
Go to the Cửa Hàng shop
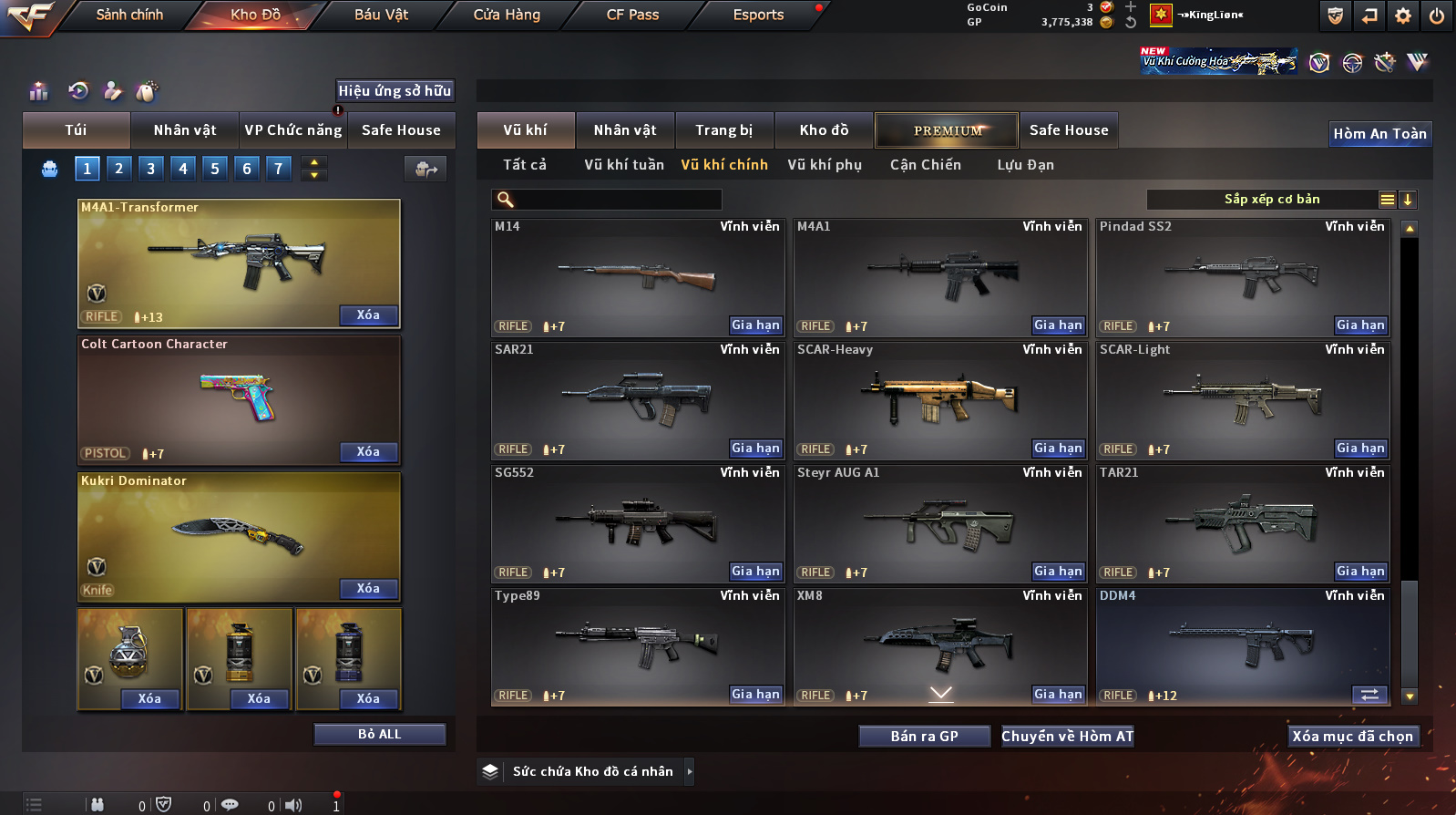[x=507, y=15]
